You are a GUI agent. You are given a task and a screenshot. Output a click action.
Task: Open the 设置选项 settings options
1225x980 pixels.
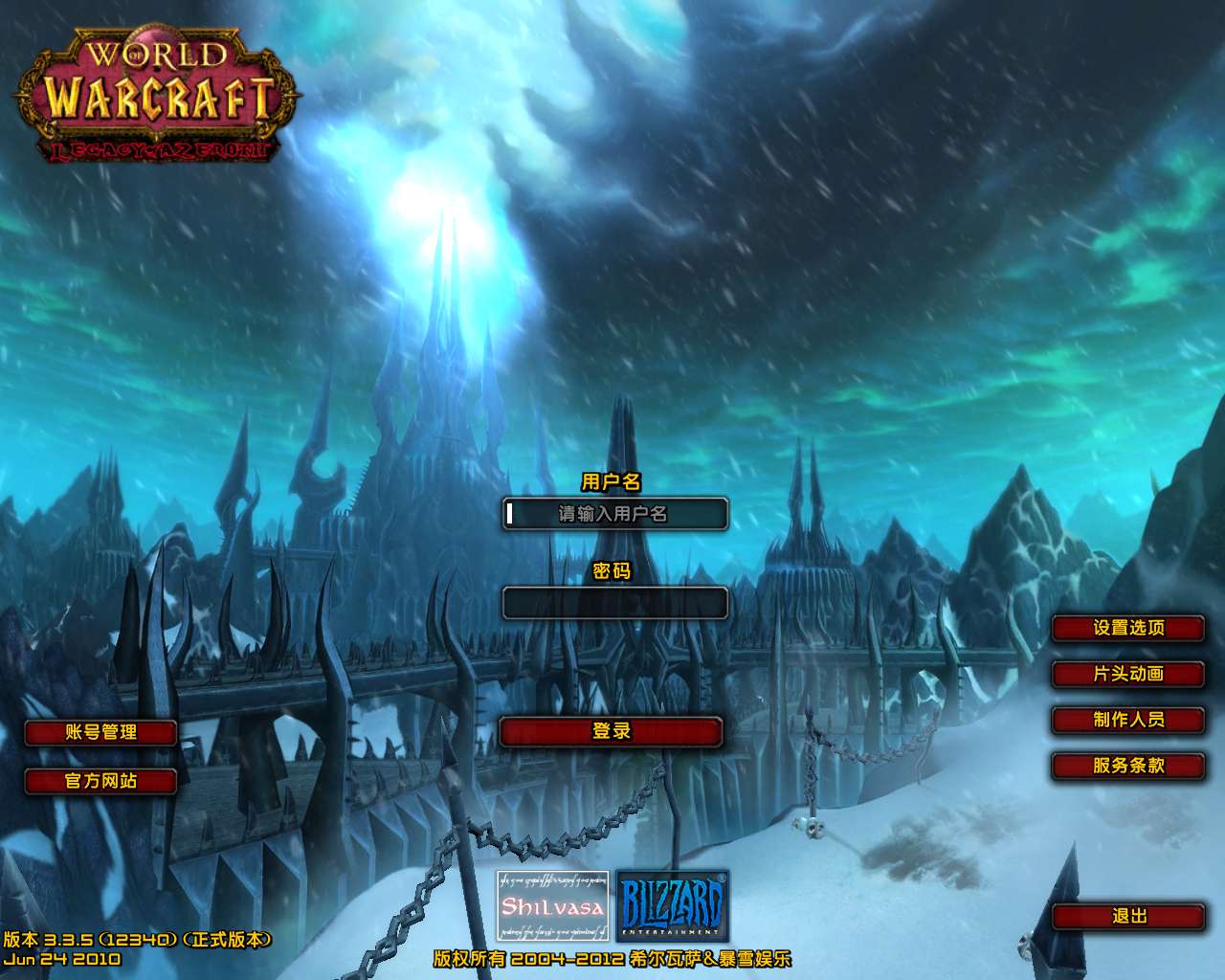[1128, 629]
